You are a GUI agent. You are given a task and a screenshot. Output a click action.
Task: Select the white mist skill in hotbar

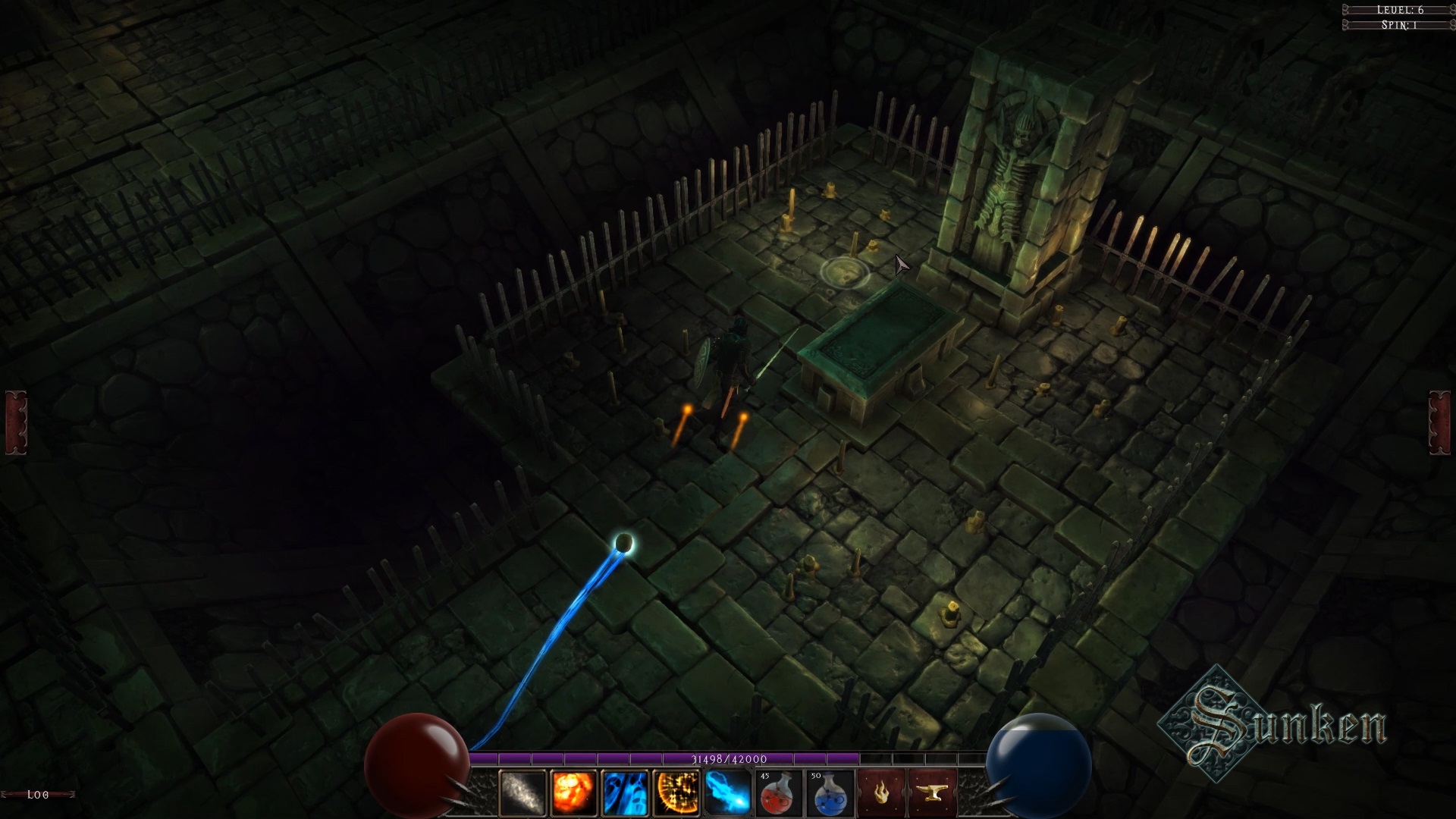click(521, 791)
